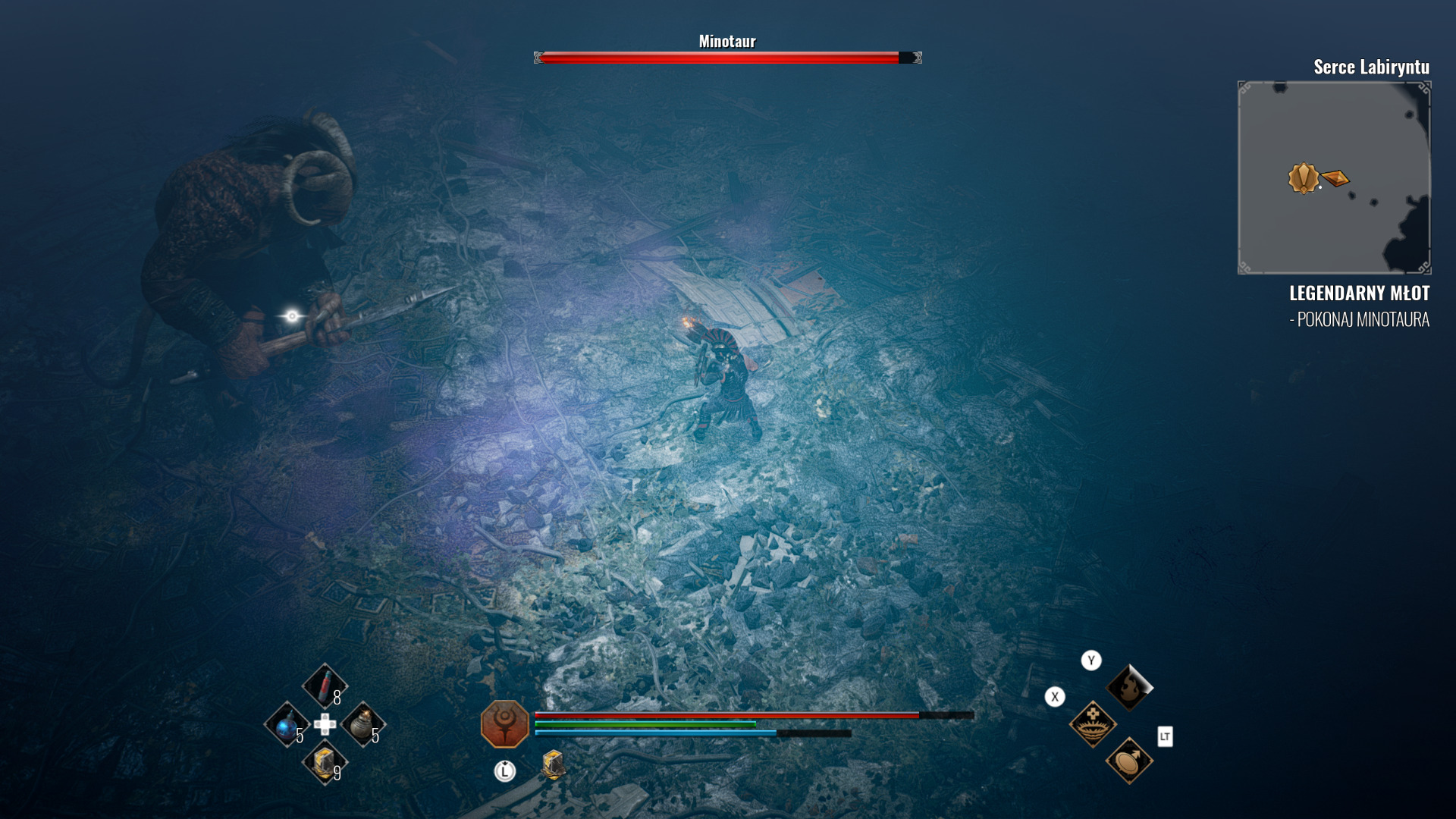Screen dimensions: 1456x819
Task: Click the orange octagonal character emblem
Action: 504,723
